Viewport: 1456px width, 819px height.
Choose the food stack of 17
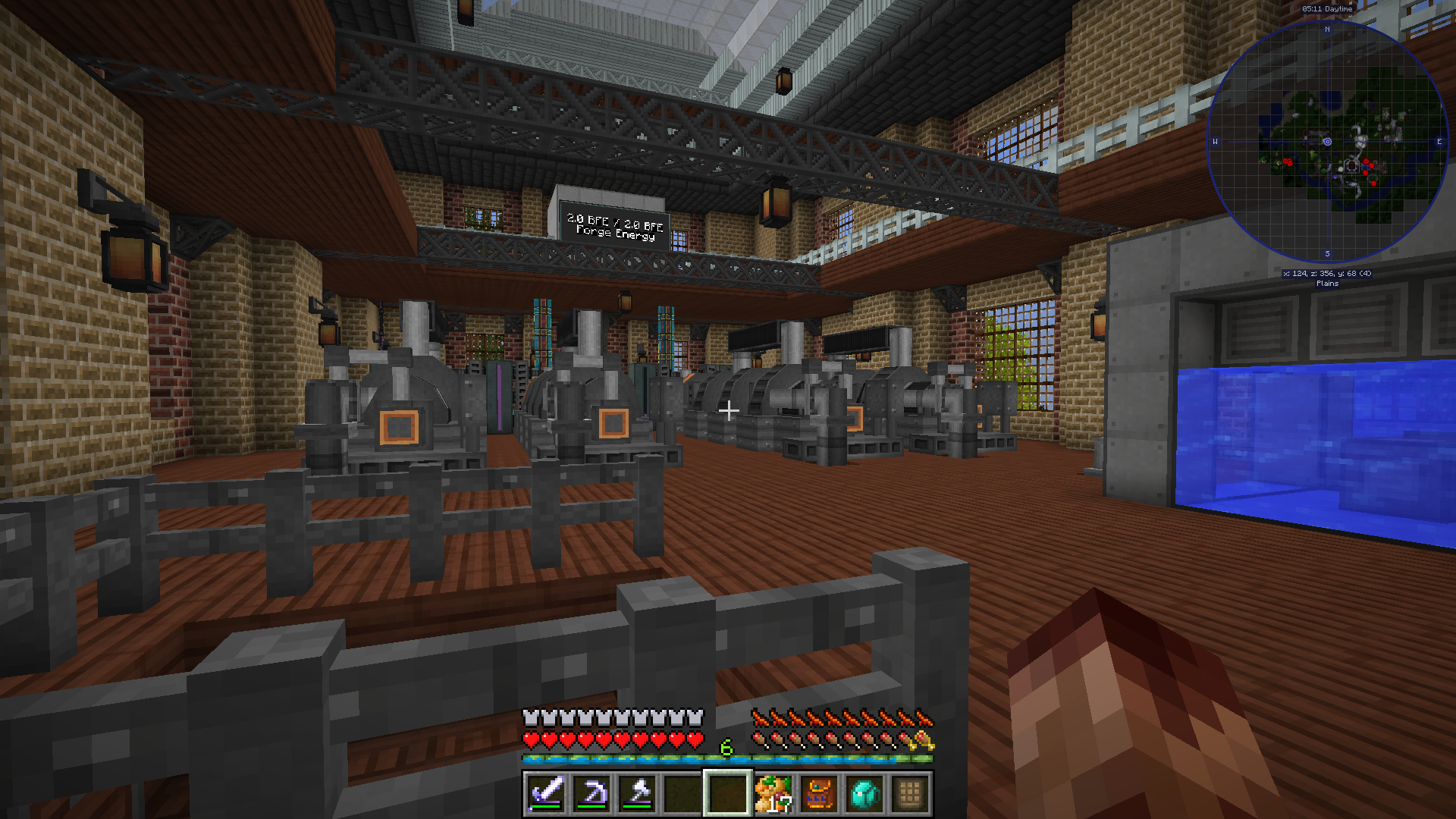point(773,793)
